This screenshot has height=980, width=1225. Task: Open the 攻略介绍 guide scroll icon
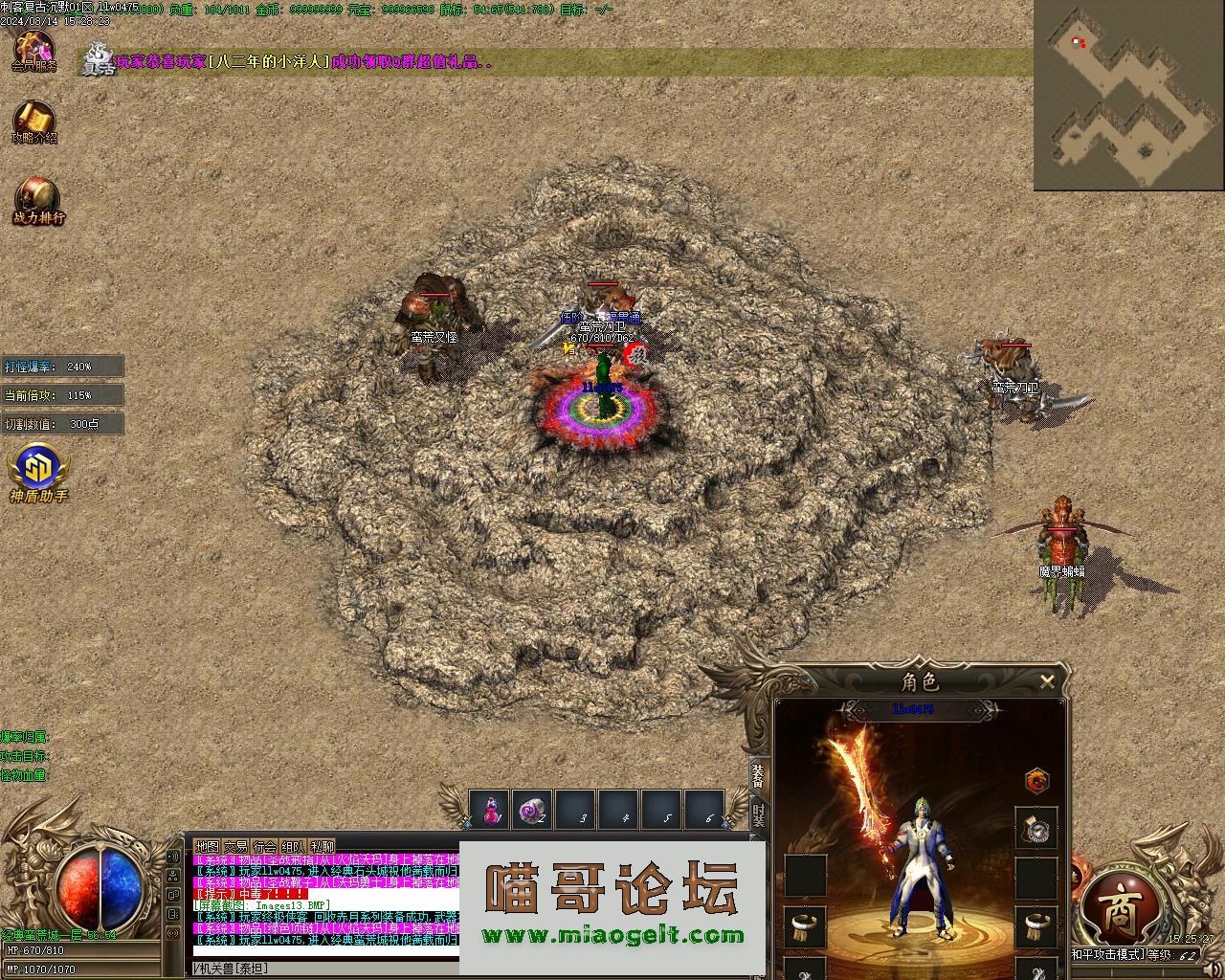coord(34,121)
